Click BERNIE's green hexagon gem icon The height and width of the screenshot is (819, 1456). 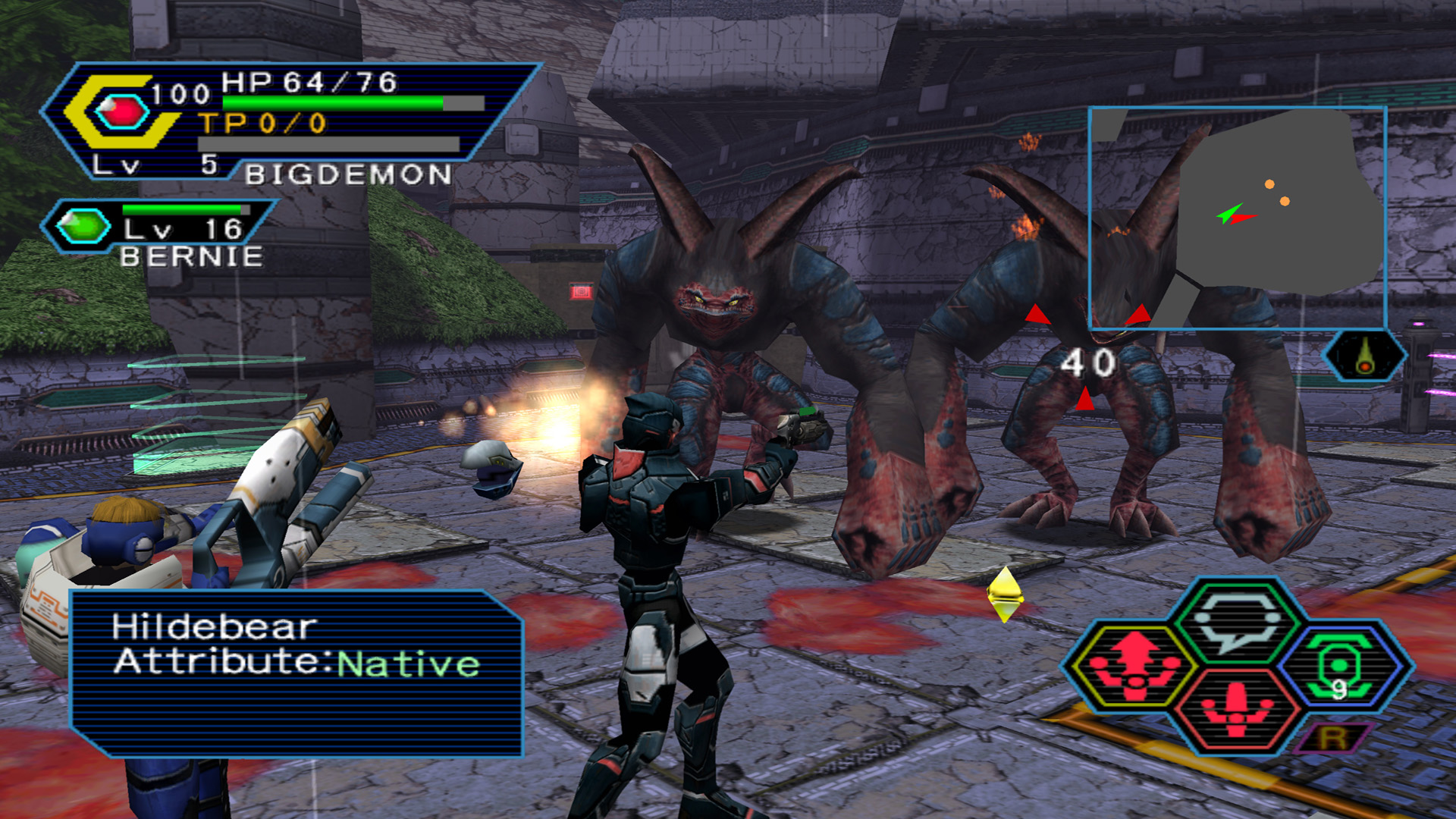pyautogui.click(x=82, y=226)
